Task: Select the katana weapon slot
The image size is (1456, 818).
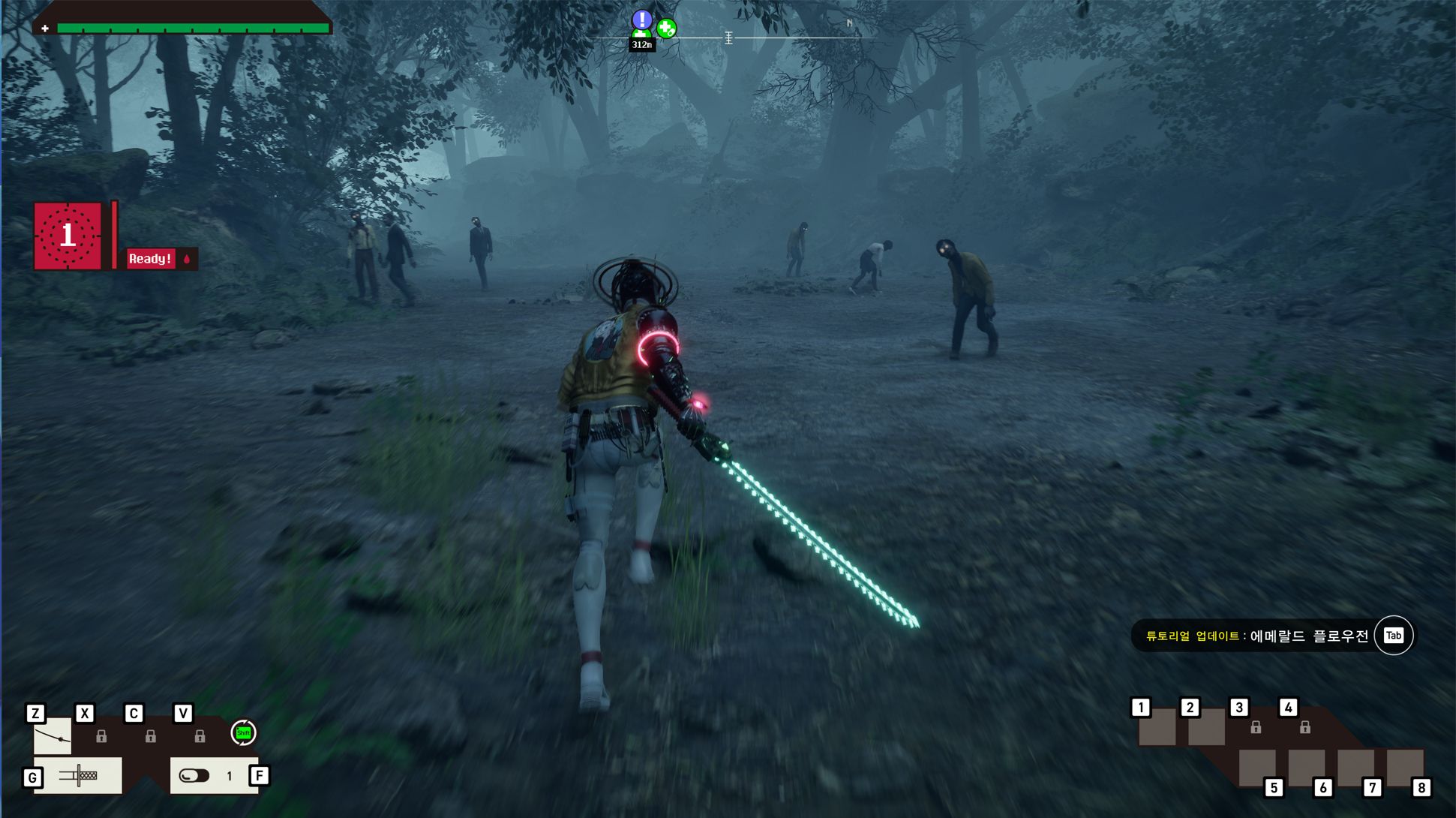Action: coord(78,775)
